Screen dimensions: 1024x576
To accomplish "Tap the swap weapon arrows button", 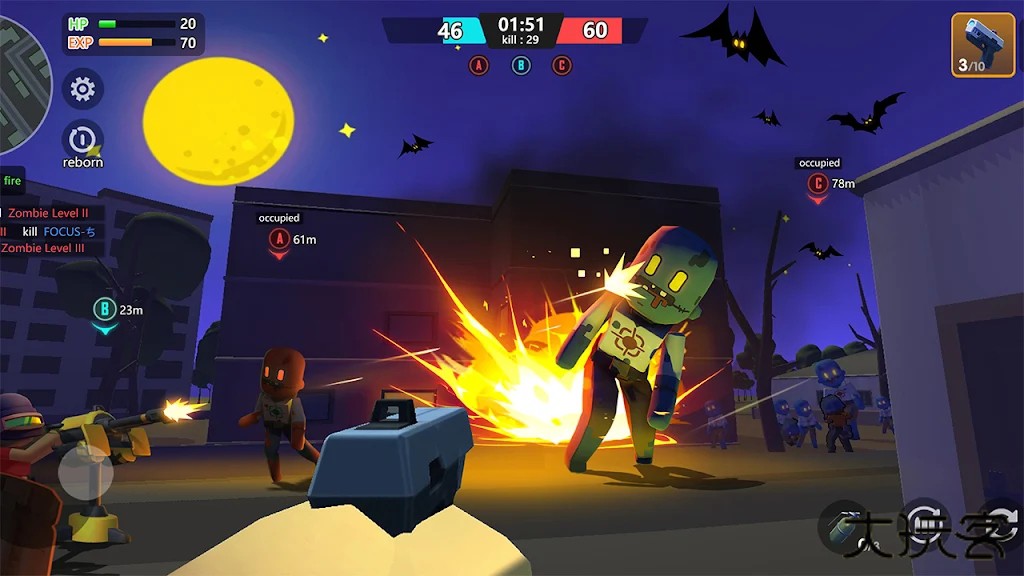I will [x=1003, y=522].
